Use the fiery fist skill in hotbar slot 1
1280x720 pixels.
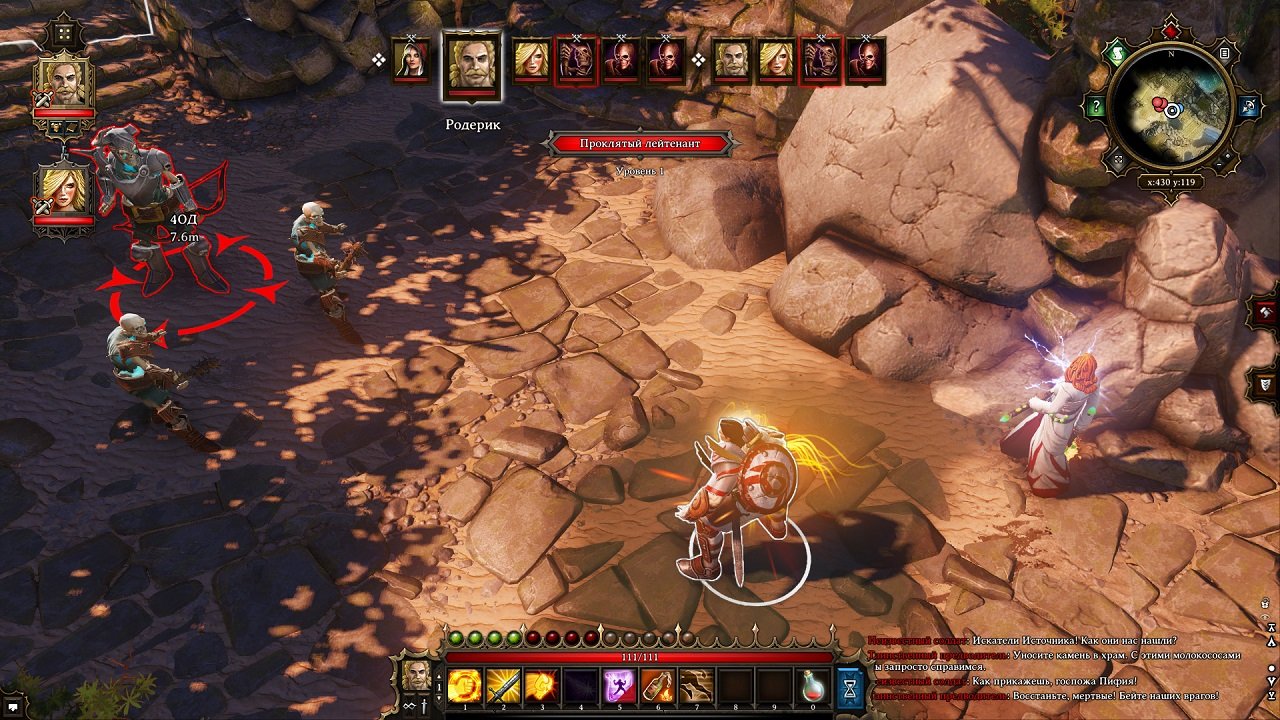pyautogui.click(x=464, y=685)
